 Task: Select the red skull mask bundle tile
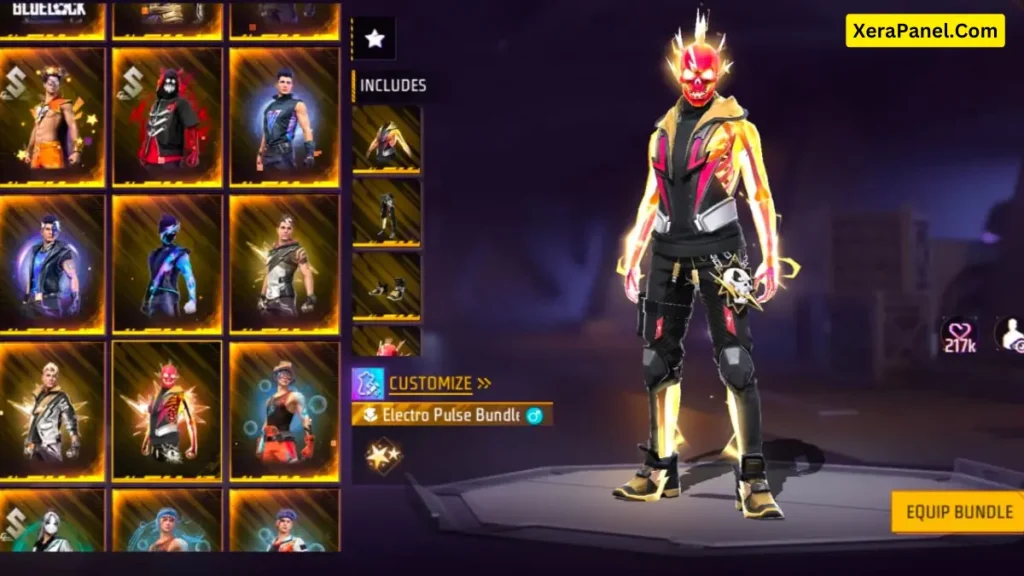[167, 411]
